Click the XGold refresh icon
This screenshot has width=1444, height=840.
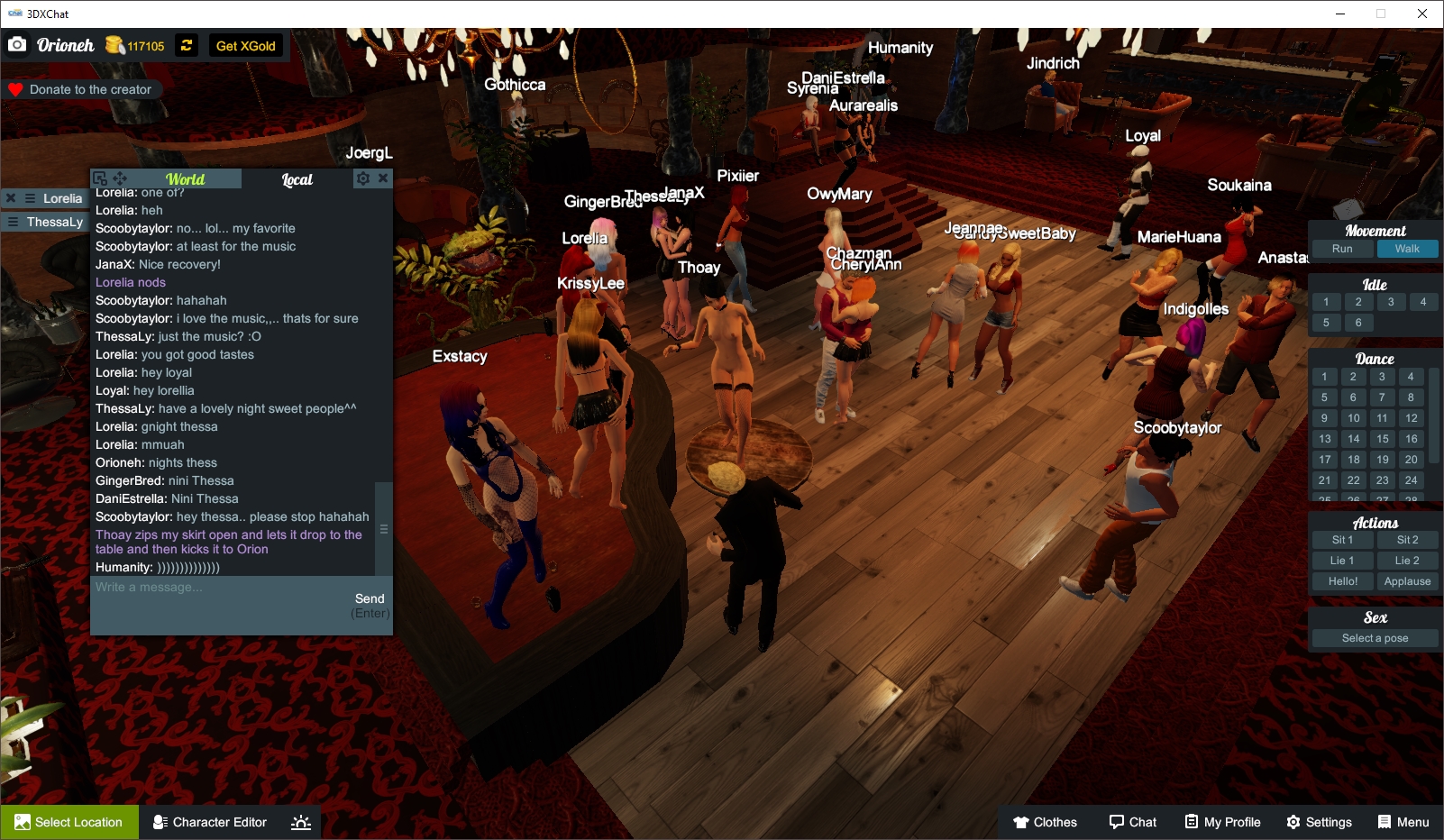click(x=187, y=45)
